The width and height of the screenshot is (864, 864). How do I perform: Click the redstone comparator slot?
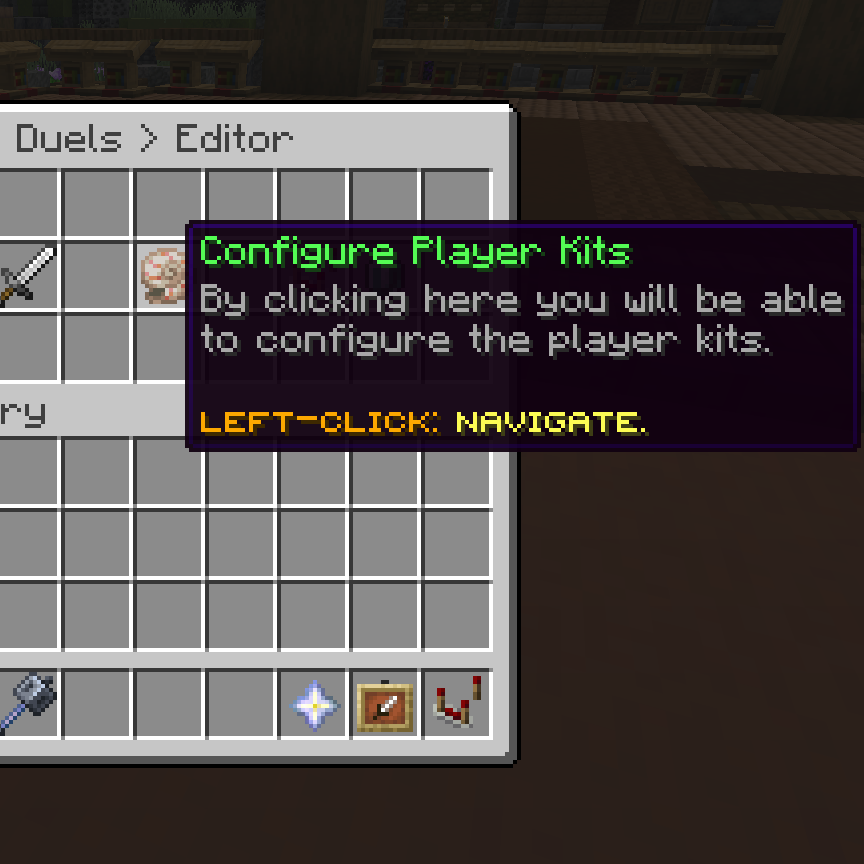point(458,704)
